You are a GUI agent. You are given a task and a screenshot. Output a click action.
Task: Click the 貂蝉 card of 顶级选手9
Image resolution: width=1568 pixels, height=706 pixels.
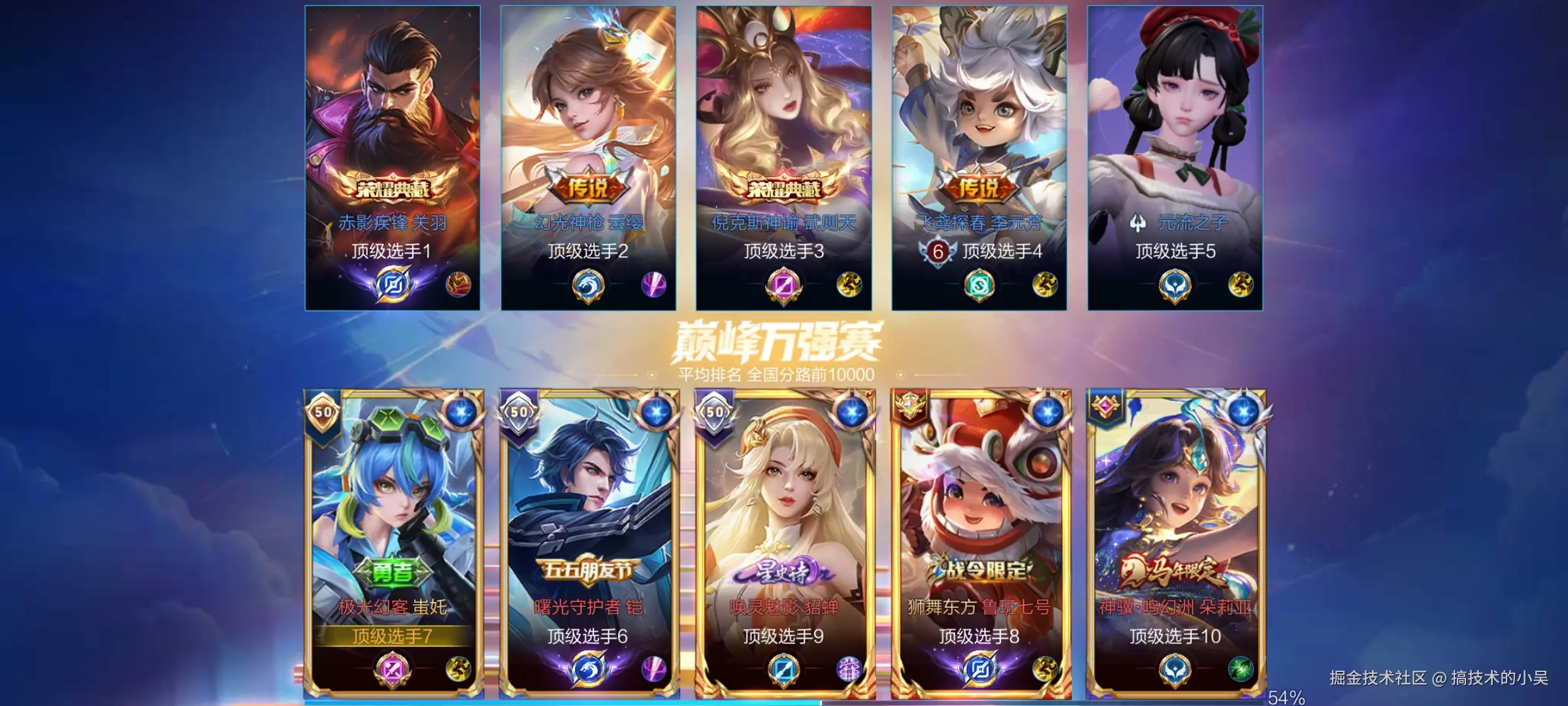[x=783, y=543]
